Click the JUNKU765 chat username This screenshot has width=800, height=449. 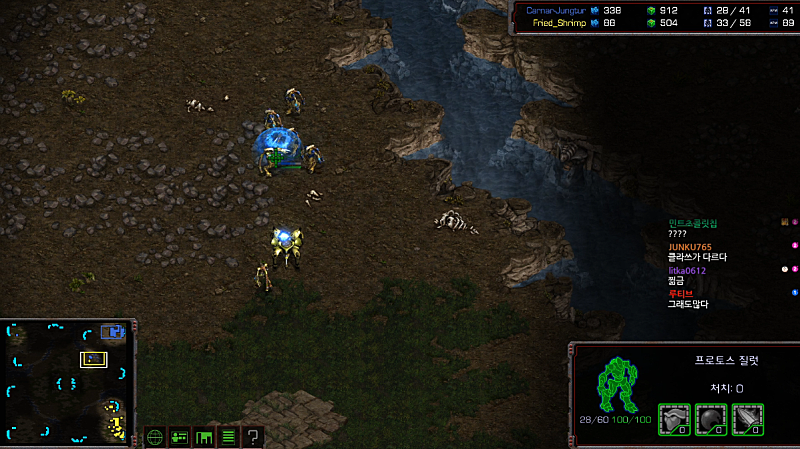[689, 247]
